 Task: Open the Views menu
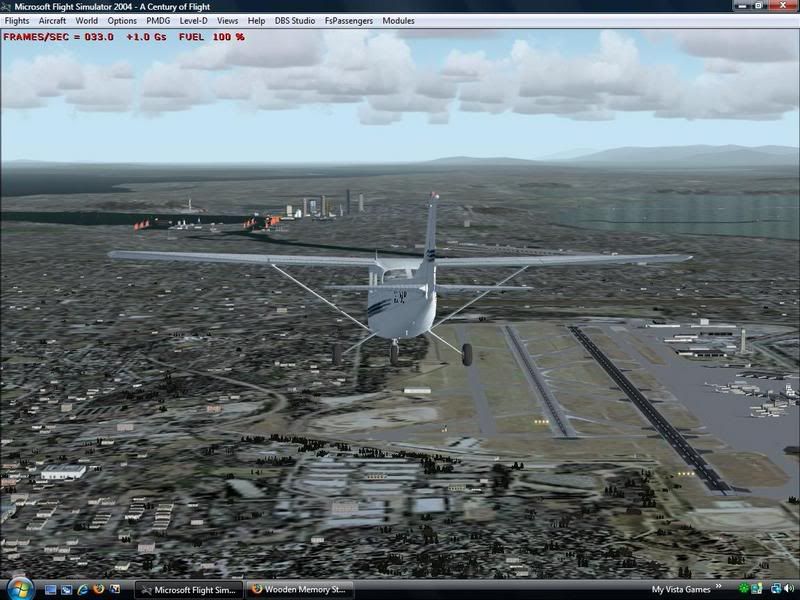tap(228, 20)
